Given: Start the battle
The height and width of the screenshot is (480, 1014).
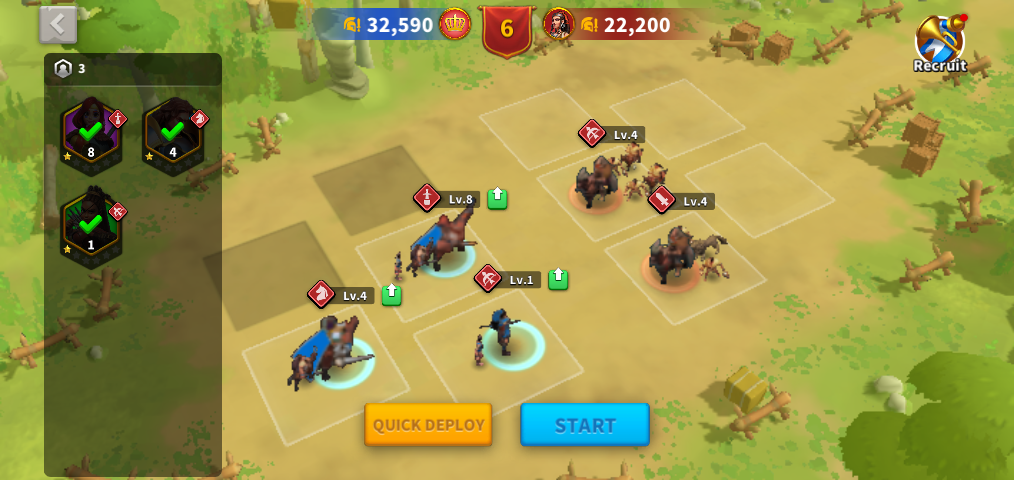Looking at the screenshot, I should tap(585, 425).
